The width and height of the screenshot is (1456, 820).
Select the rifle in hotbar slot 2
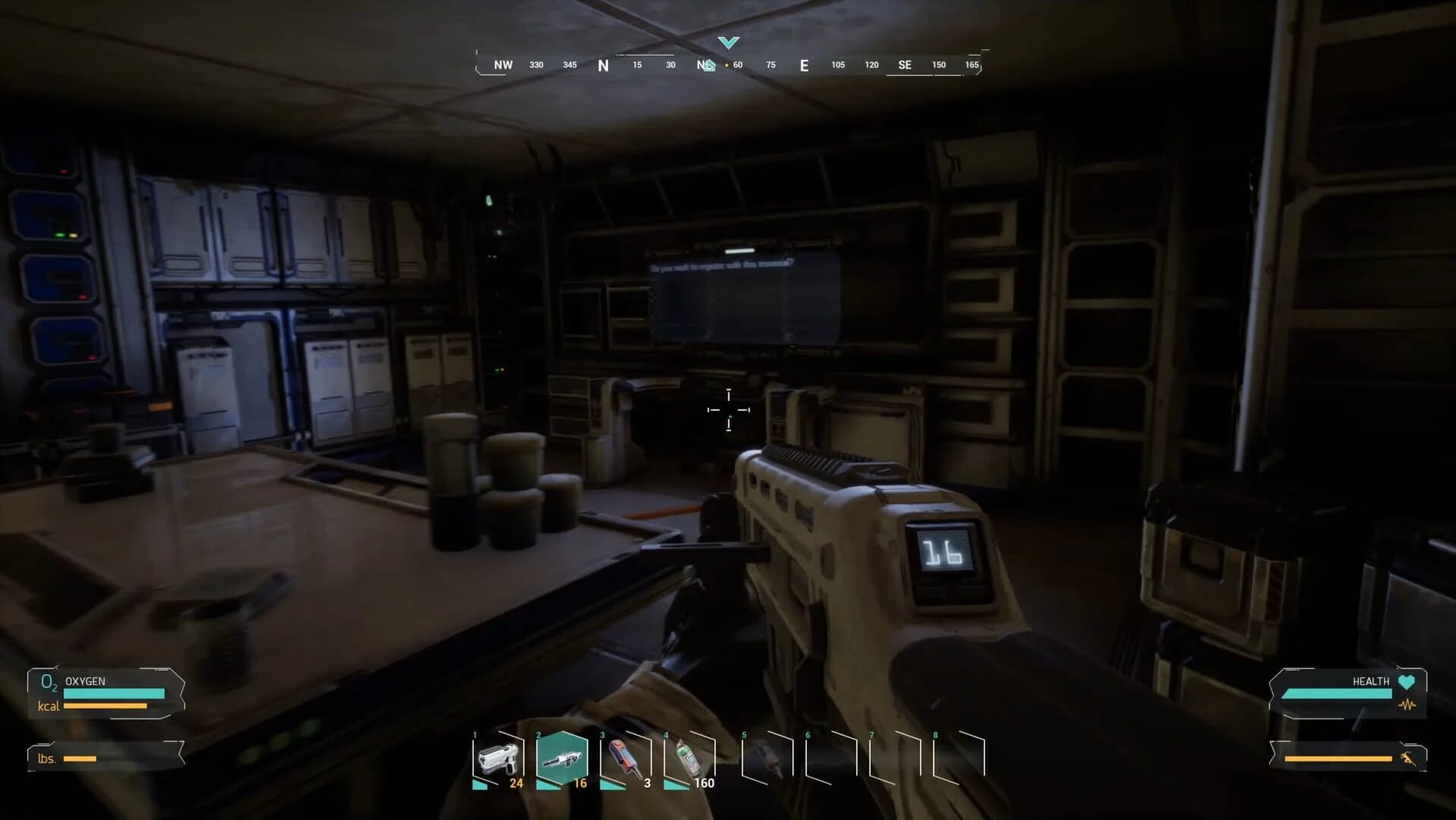point(562,757)
